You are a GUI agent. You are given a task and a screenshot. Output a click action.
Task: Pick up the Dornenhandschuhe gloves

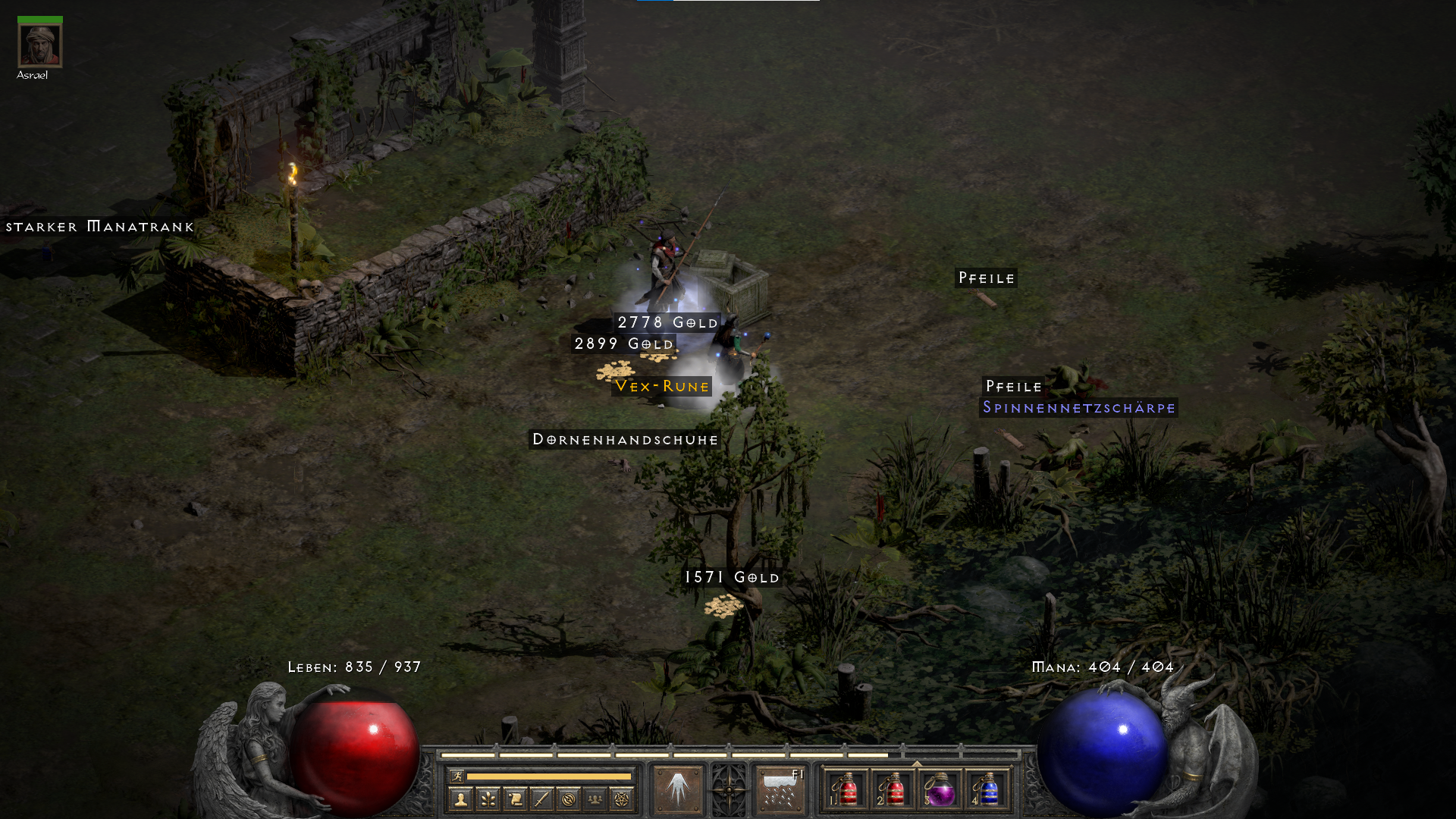624,440
